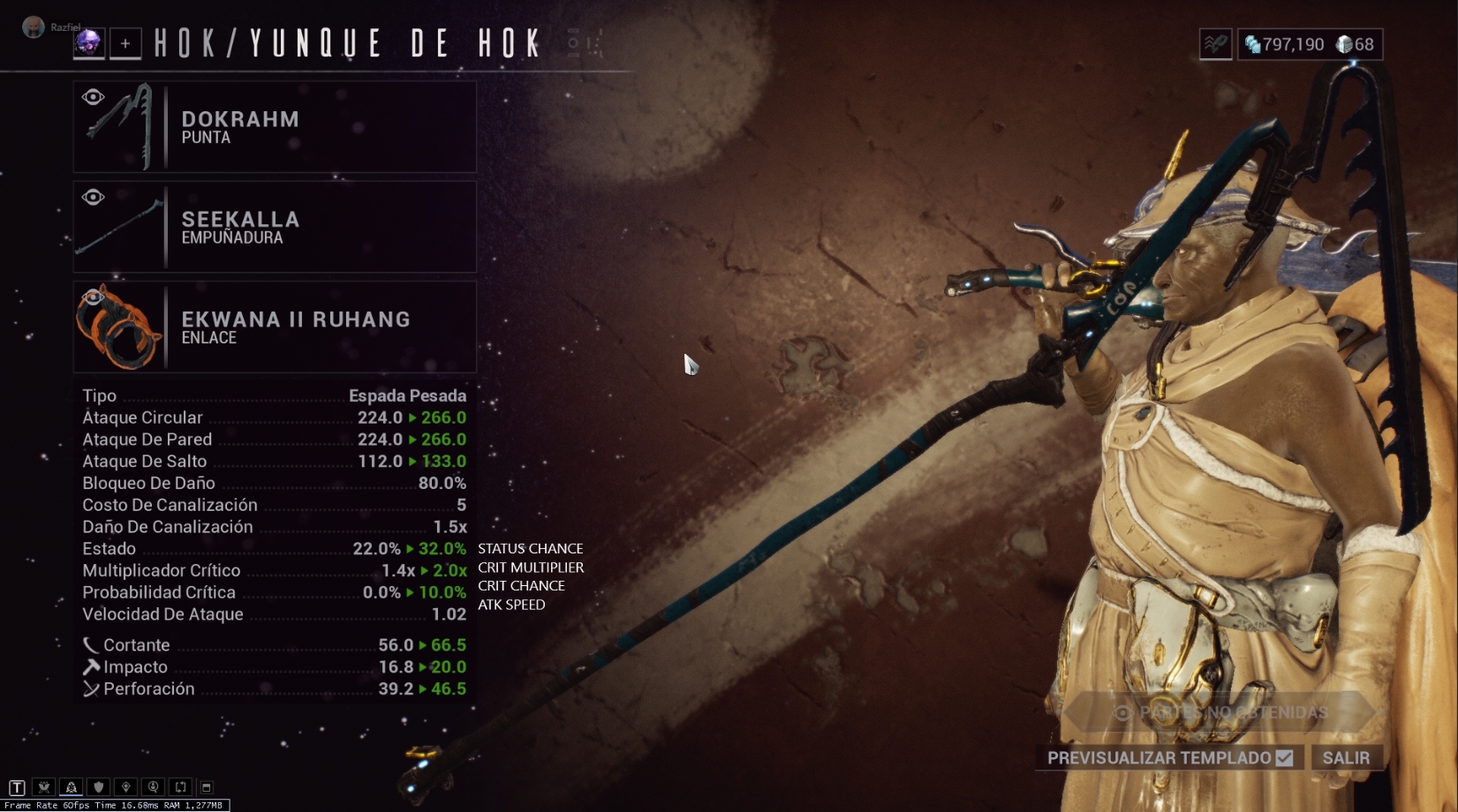Click the T chat icon
Screen dimensions: 1458x812
click(17, 787)
